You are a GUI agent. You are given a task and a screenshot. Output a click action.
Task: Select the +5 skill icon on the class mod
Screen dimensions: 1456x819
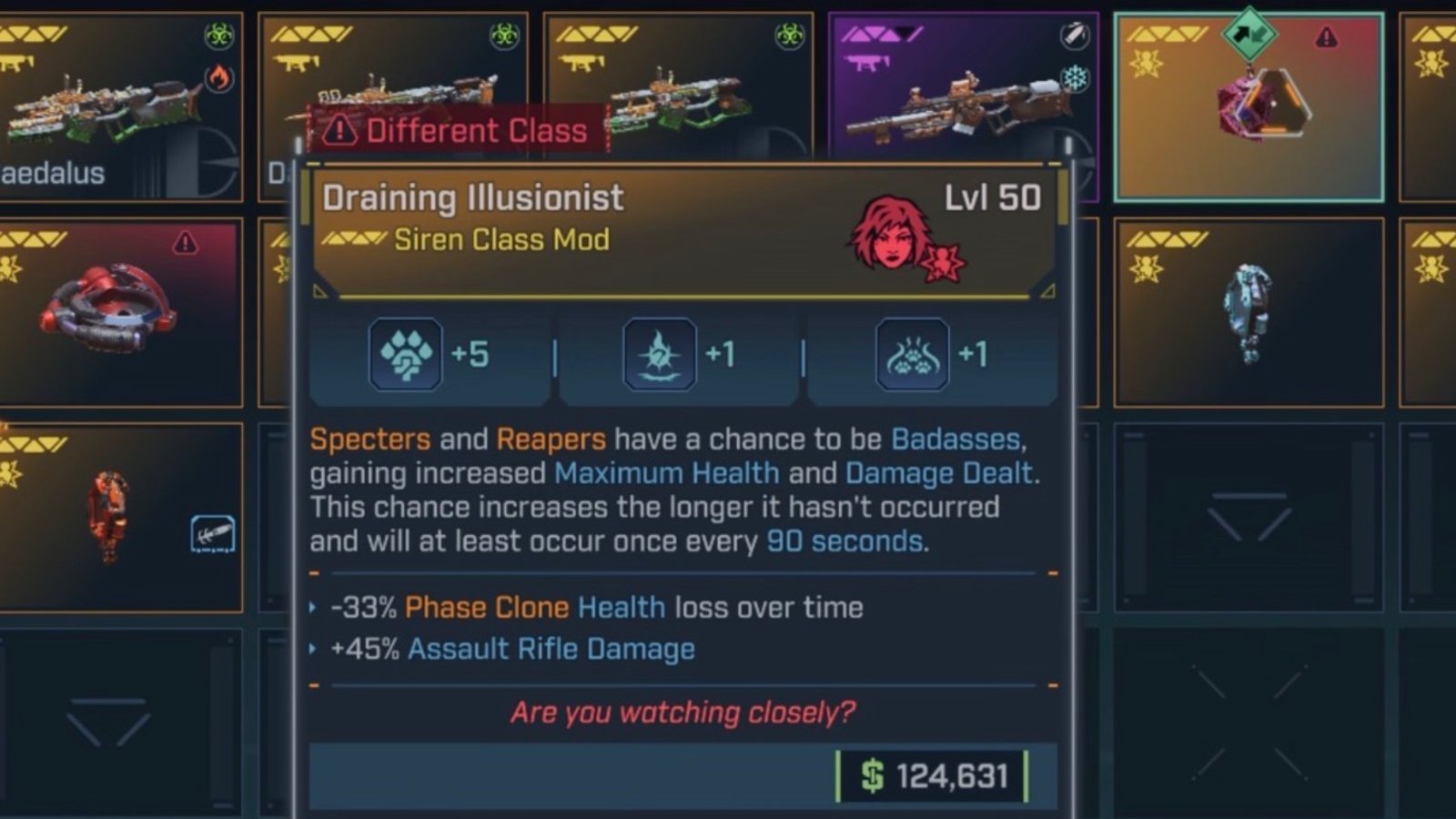(405, 355)
